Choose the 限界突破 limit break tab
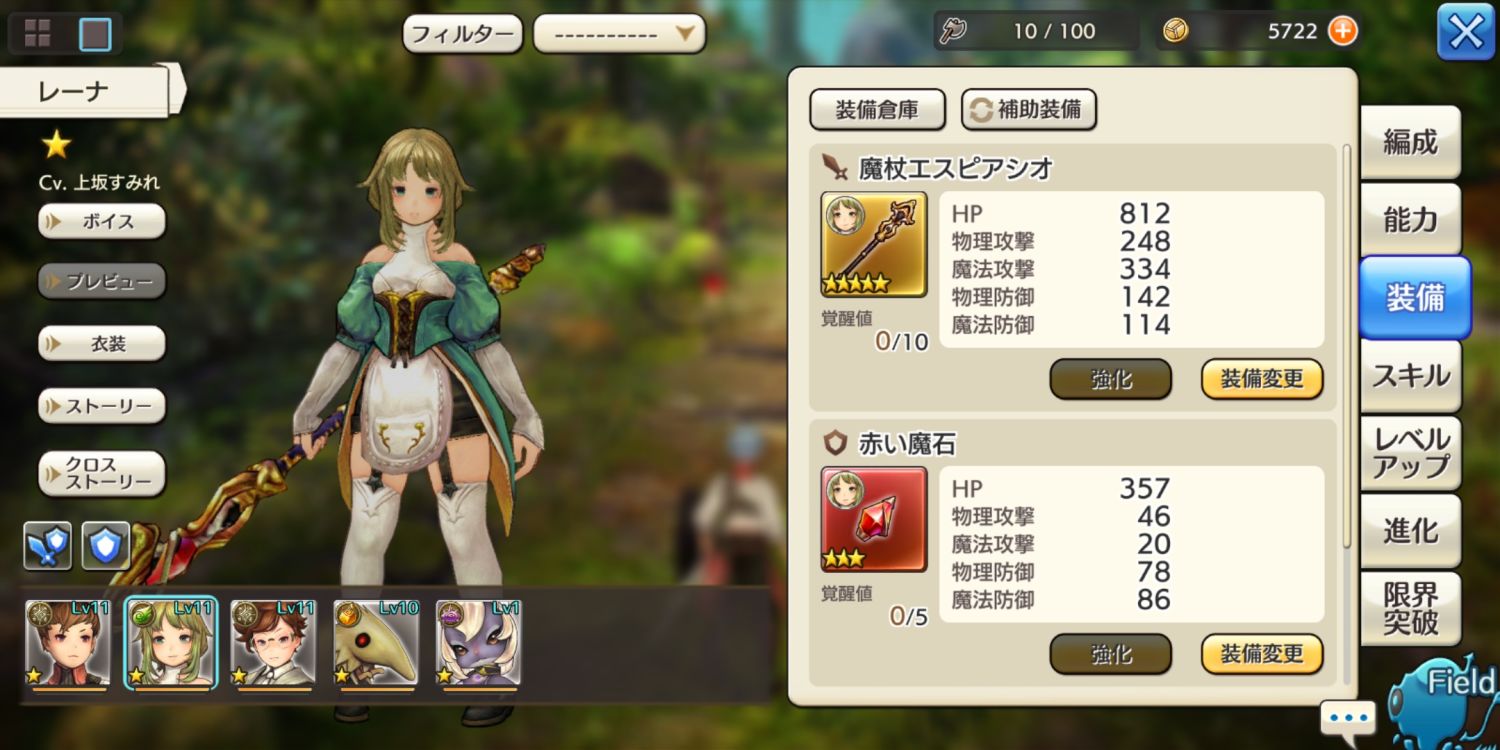Viewport: 1500px width, 750px height. coord(1410,608)
